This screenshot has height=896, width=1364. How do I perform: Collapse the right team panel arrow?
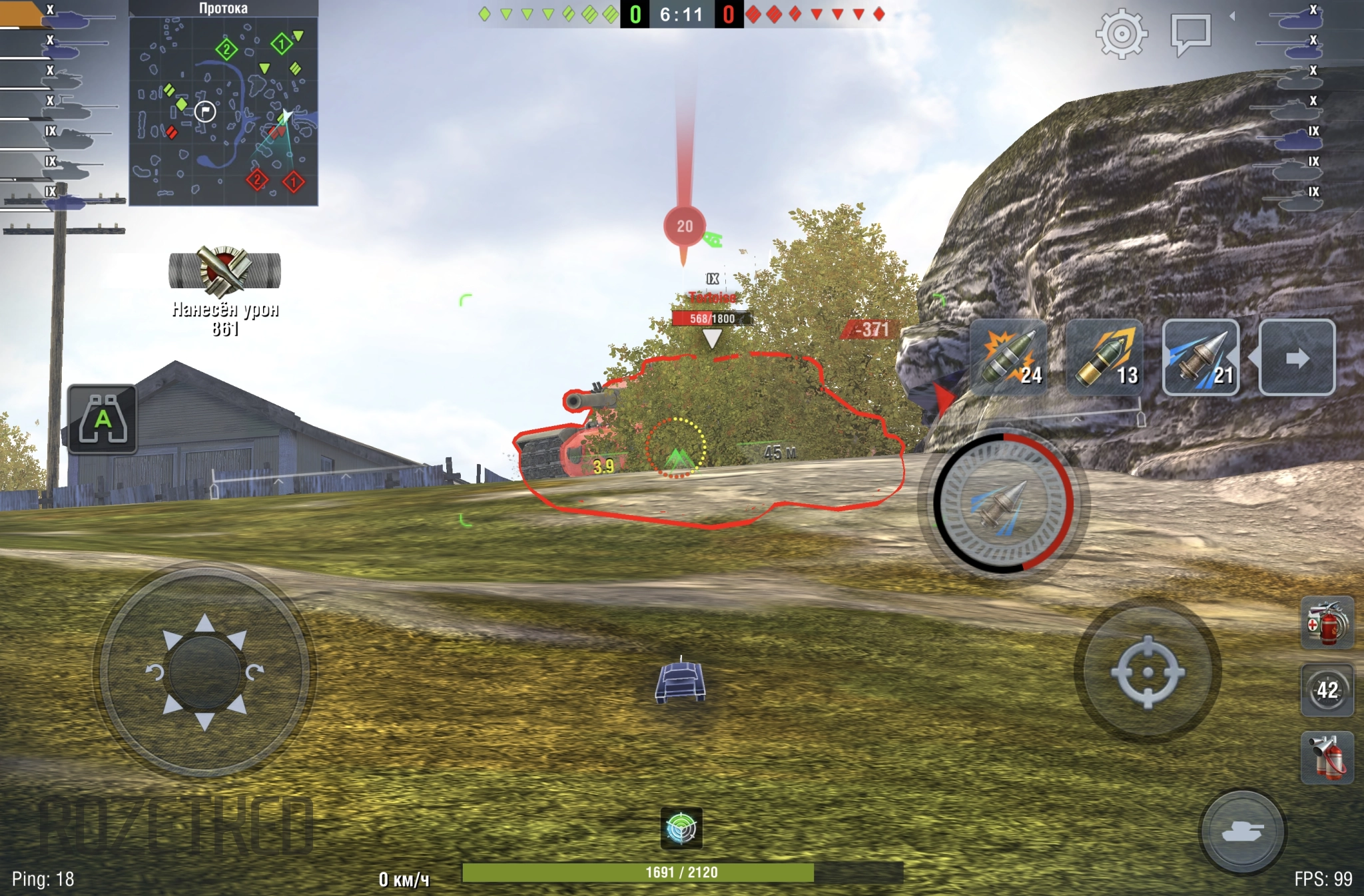[x=1232, y=16]
